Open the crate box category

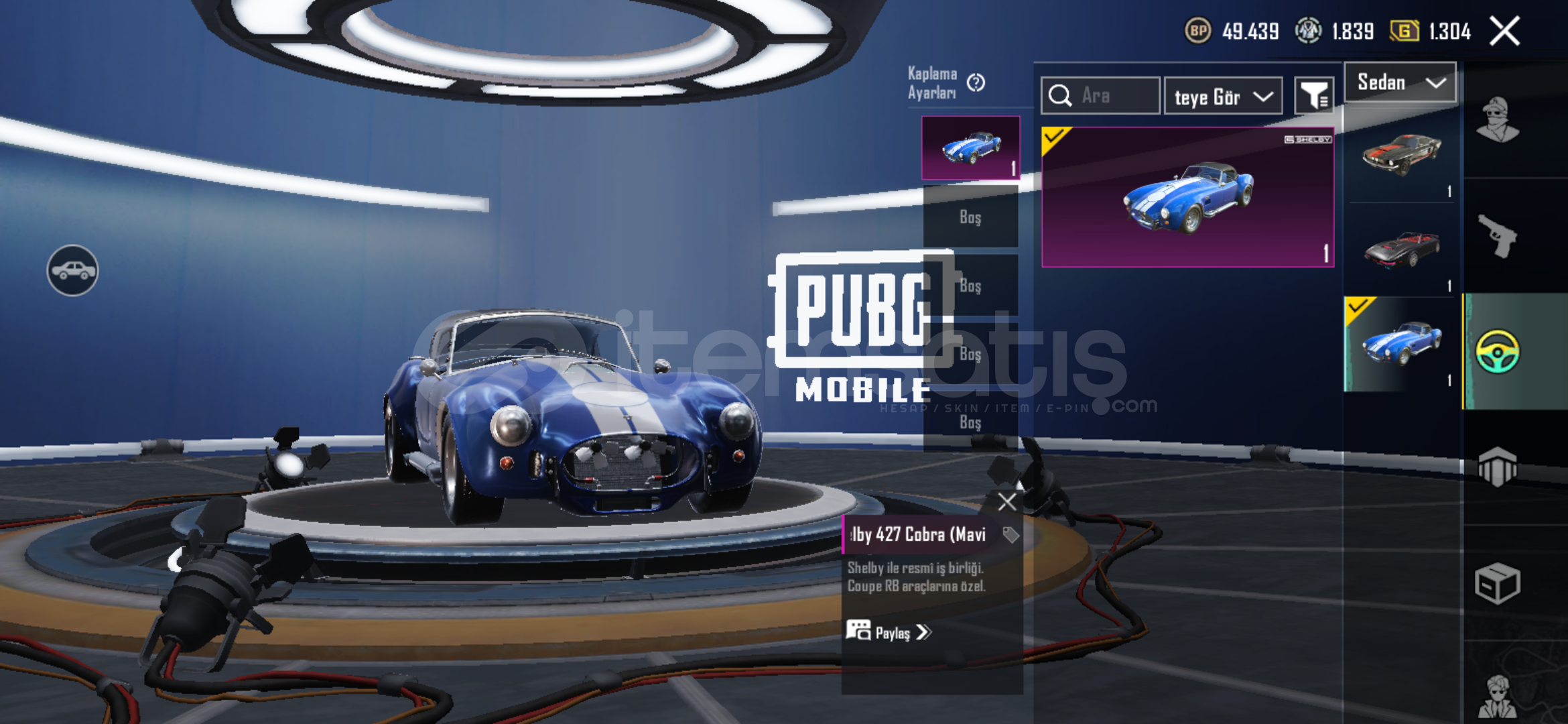1498,583
